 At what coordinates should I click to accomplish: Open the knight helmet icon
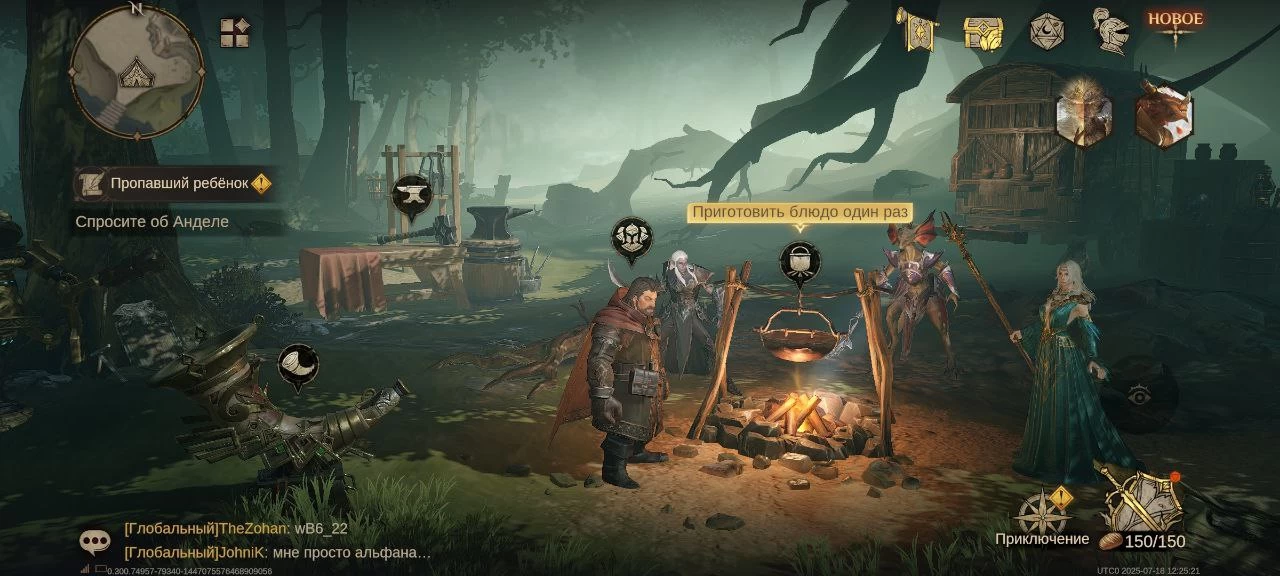click(x=1110, y=31)
